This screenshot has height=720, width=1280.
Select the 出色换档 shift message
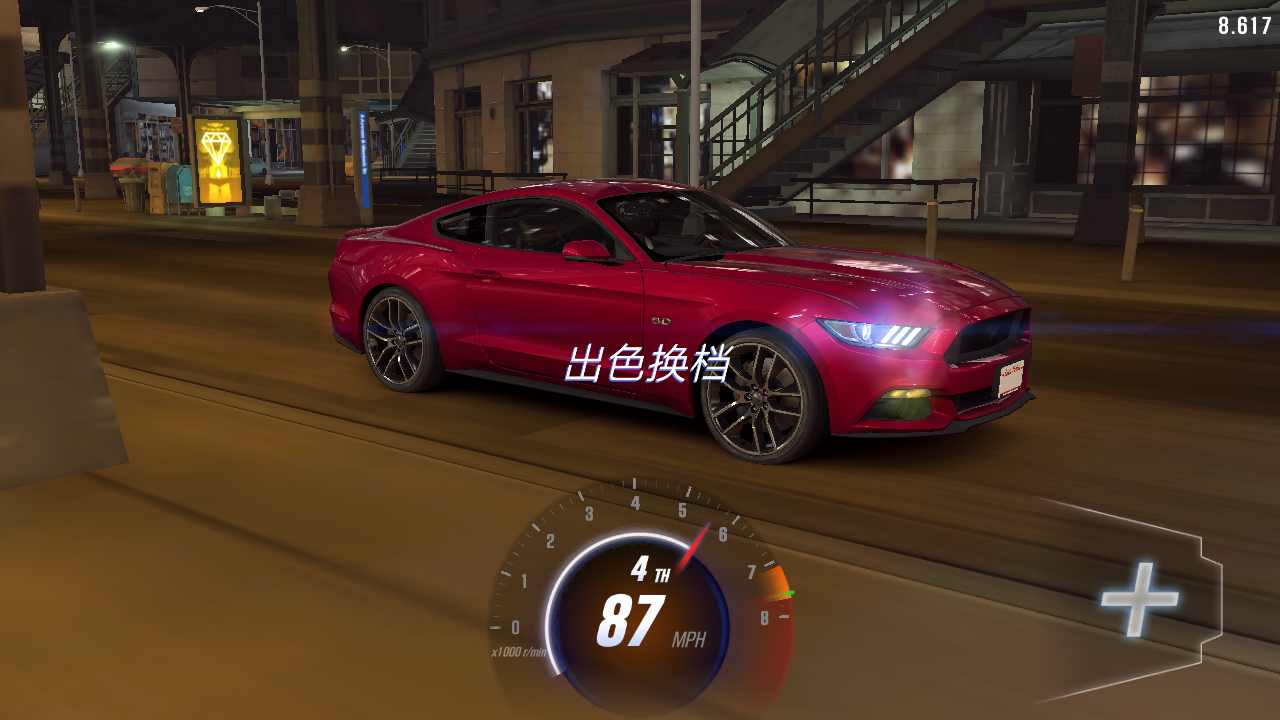(x=652, y=362)
